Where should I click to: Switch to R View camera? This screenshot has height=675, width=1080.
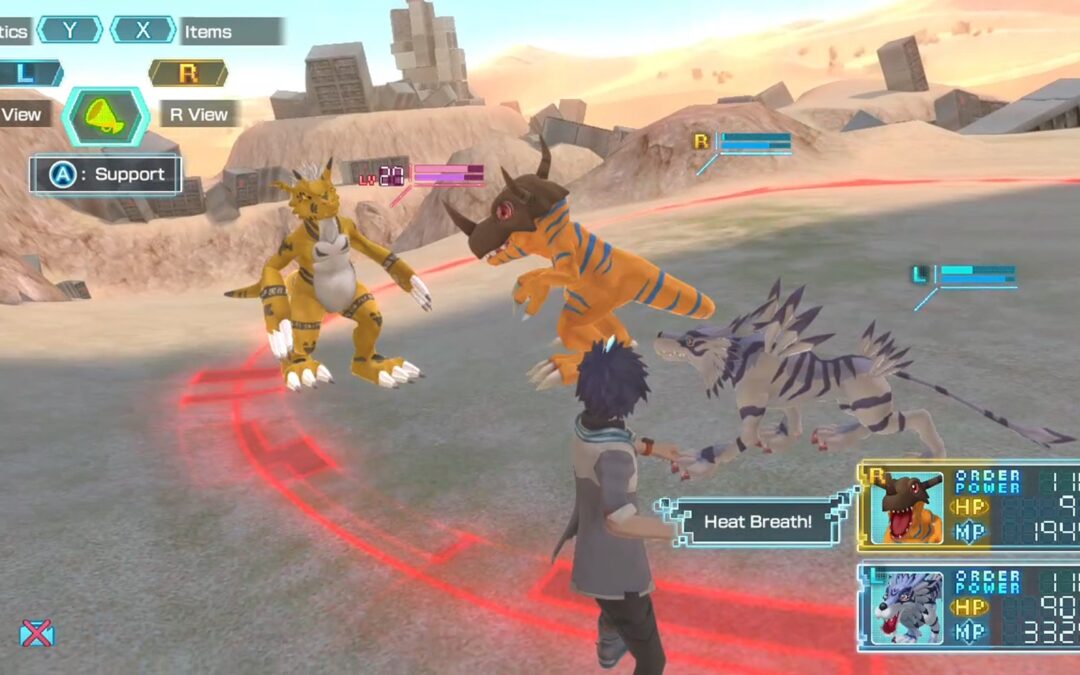(198, 114)
